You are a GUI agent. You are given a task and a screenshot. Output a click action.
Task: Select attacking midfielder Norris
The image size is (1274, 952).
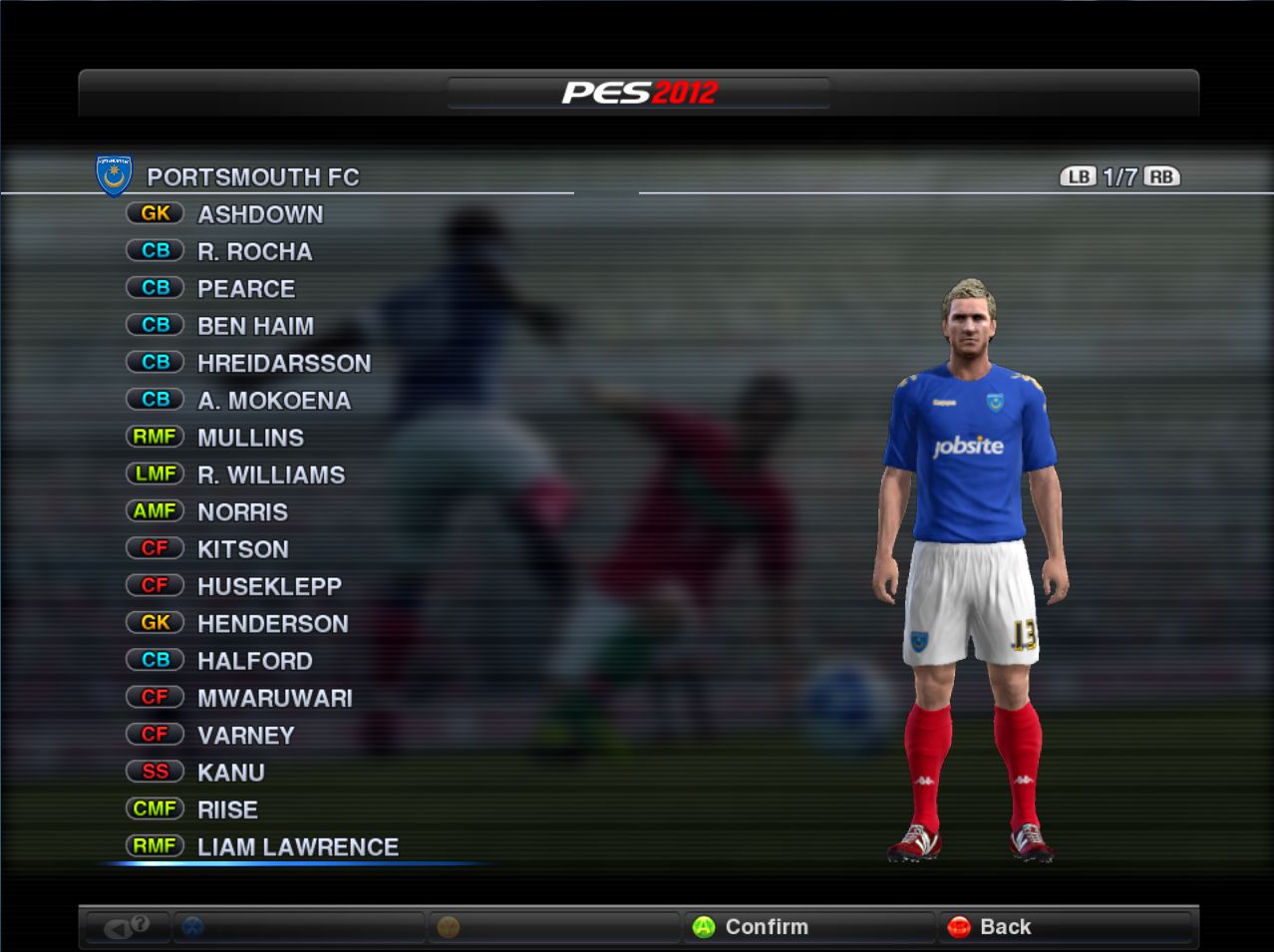coord(242,512)
